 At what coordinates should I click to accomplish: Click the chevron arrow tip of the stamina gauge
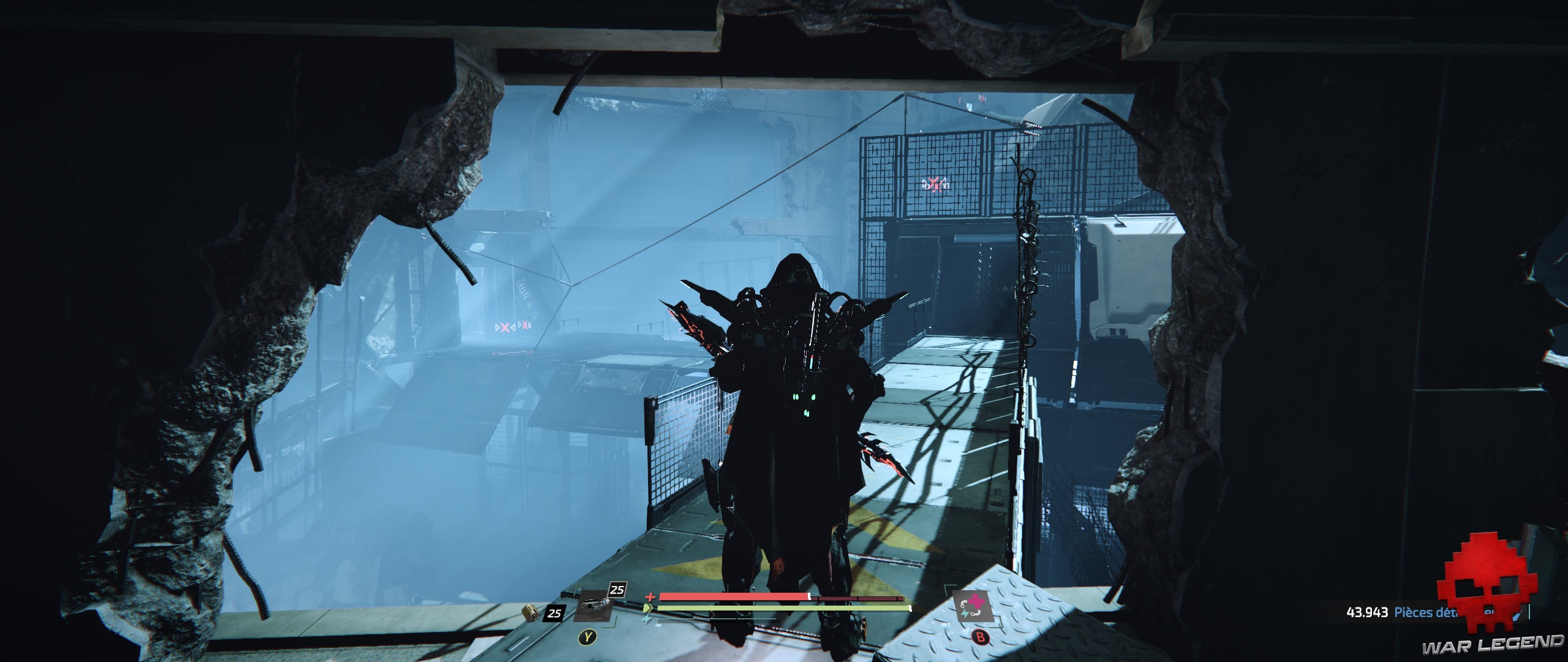pyautogui.click(x=654, y=608)
